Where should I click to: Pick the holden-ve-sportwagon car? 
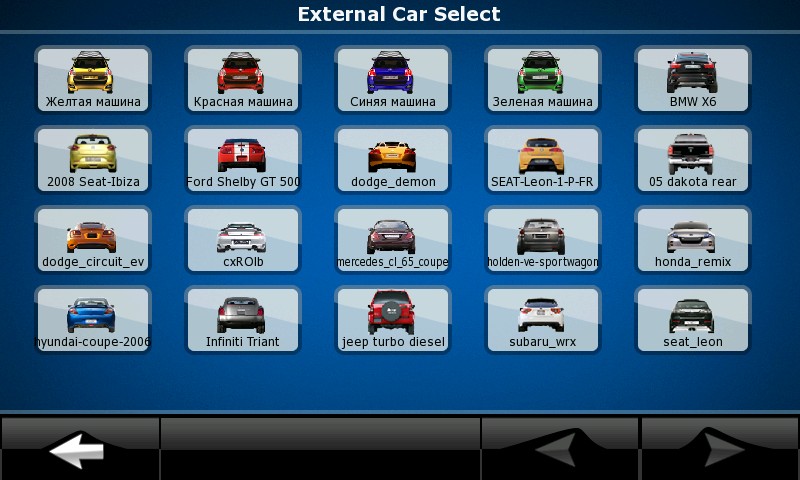pos(543,239)
